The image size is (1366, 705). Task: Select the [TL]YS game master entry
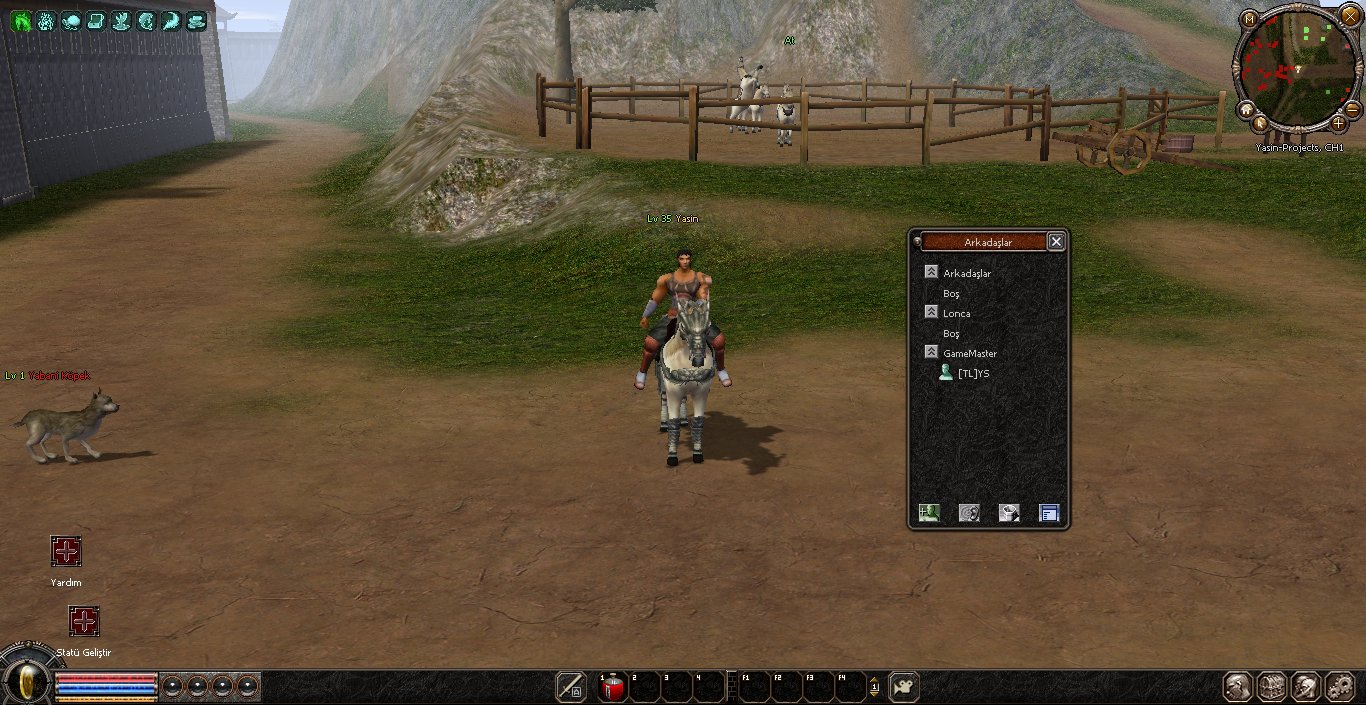(x=973, y=373)
